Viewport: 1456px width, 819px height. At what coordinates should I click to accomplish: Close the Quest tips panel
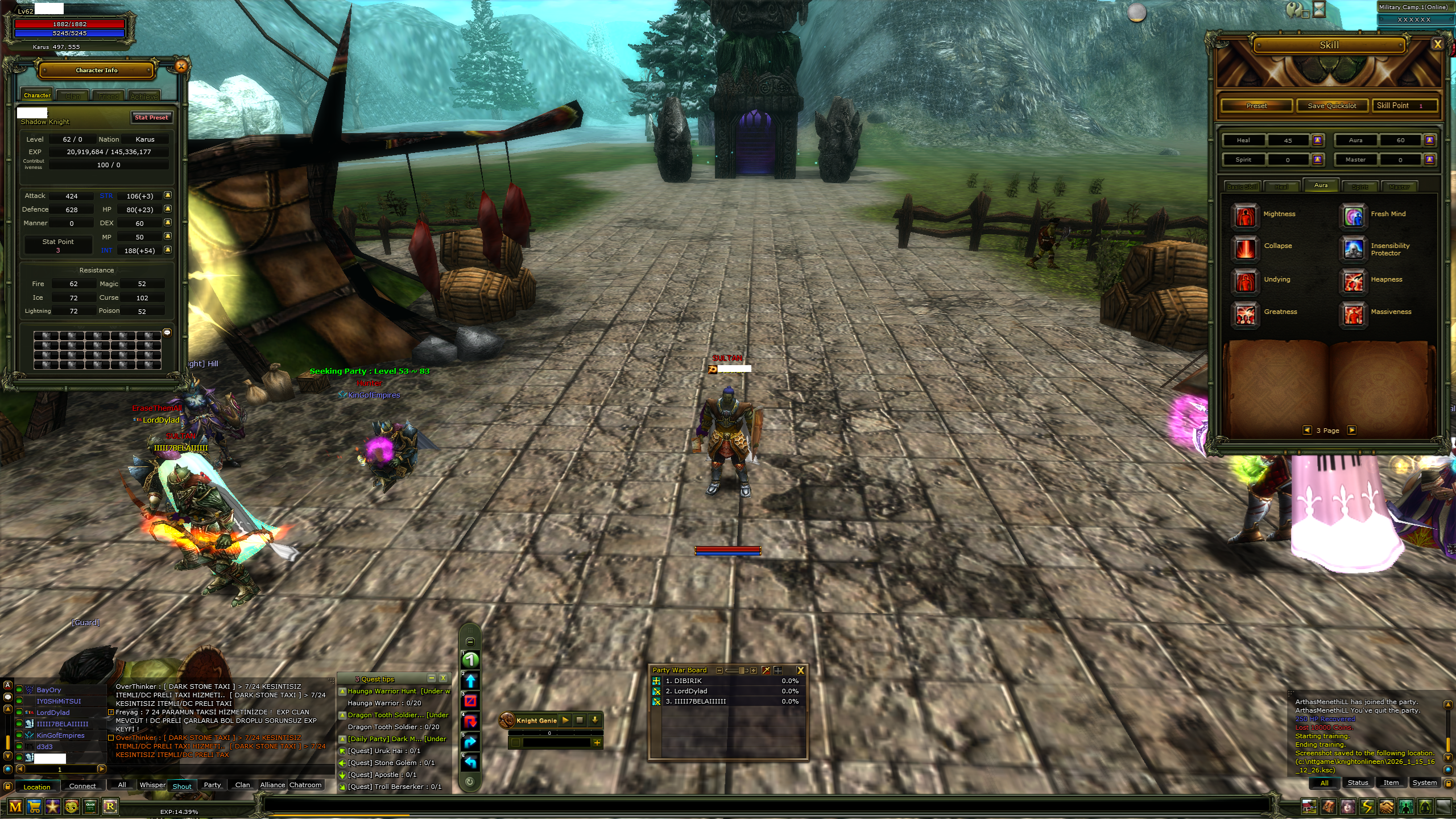443,679
